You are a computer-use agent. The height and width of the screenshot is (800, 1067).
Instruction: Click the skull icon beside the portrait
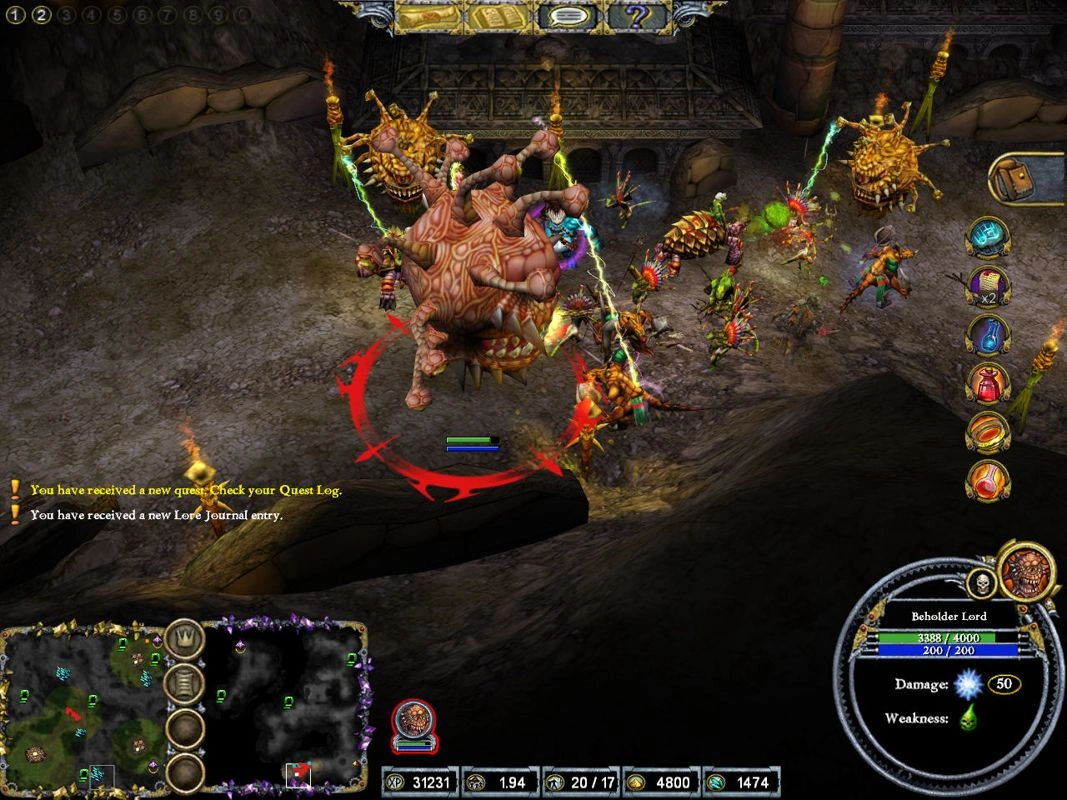pos(981,582)
